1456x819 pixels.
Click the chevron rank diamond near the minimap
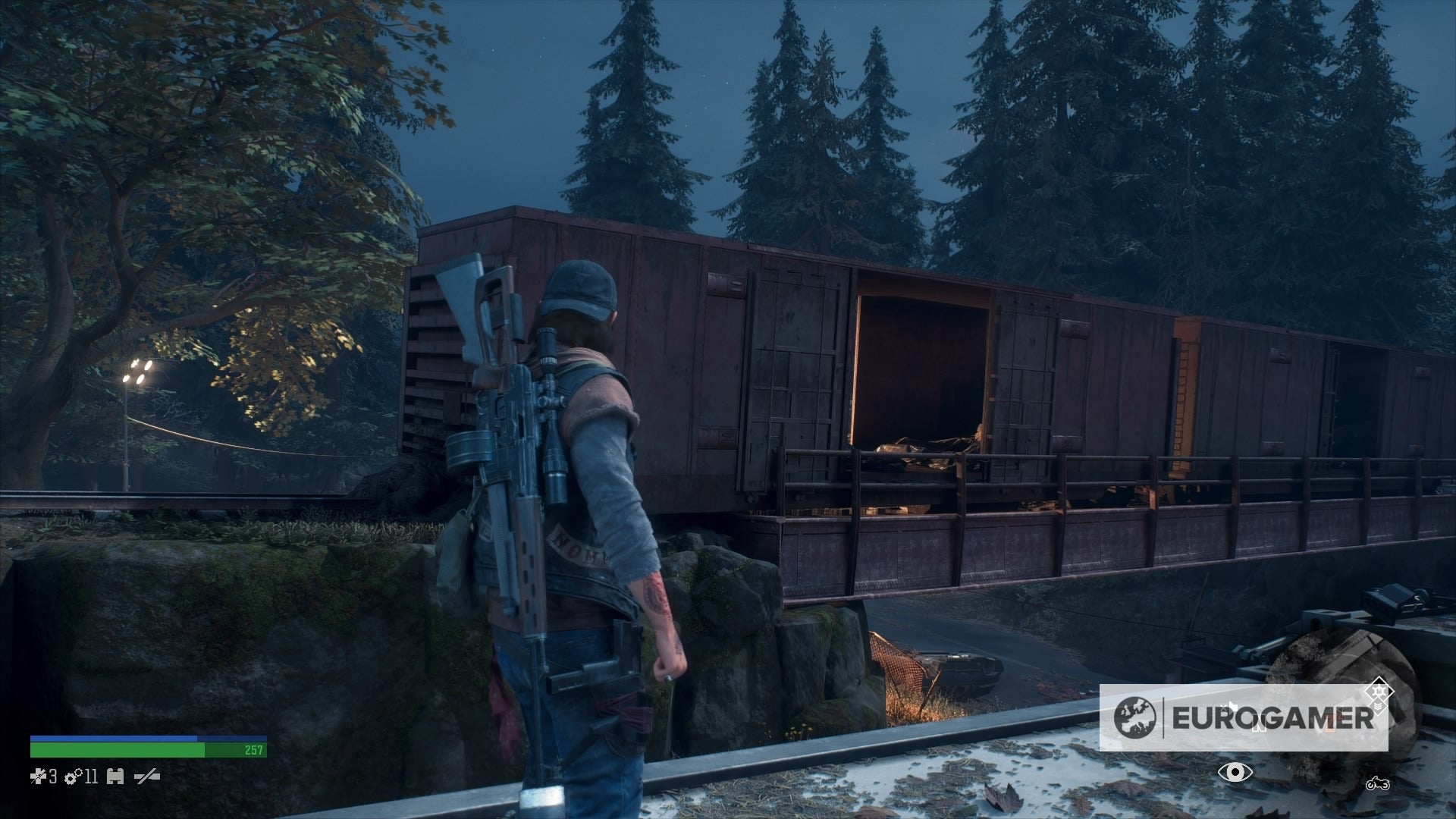click(x=1378, y=707)
